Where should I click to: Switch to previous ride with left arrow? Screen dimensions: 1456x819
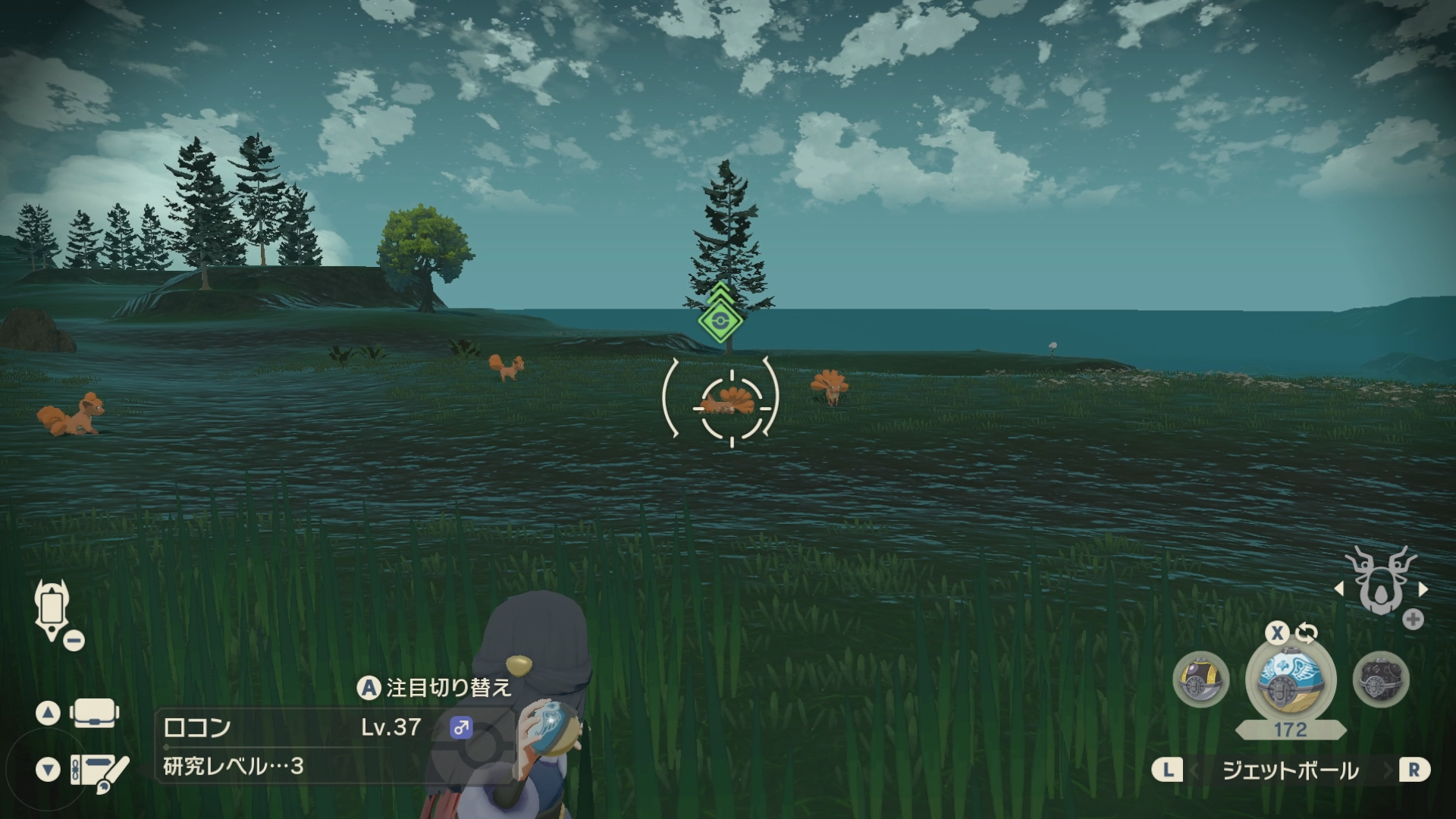tap(1338, 588)
